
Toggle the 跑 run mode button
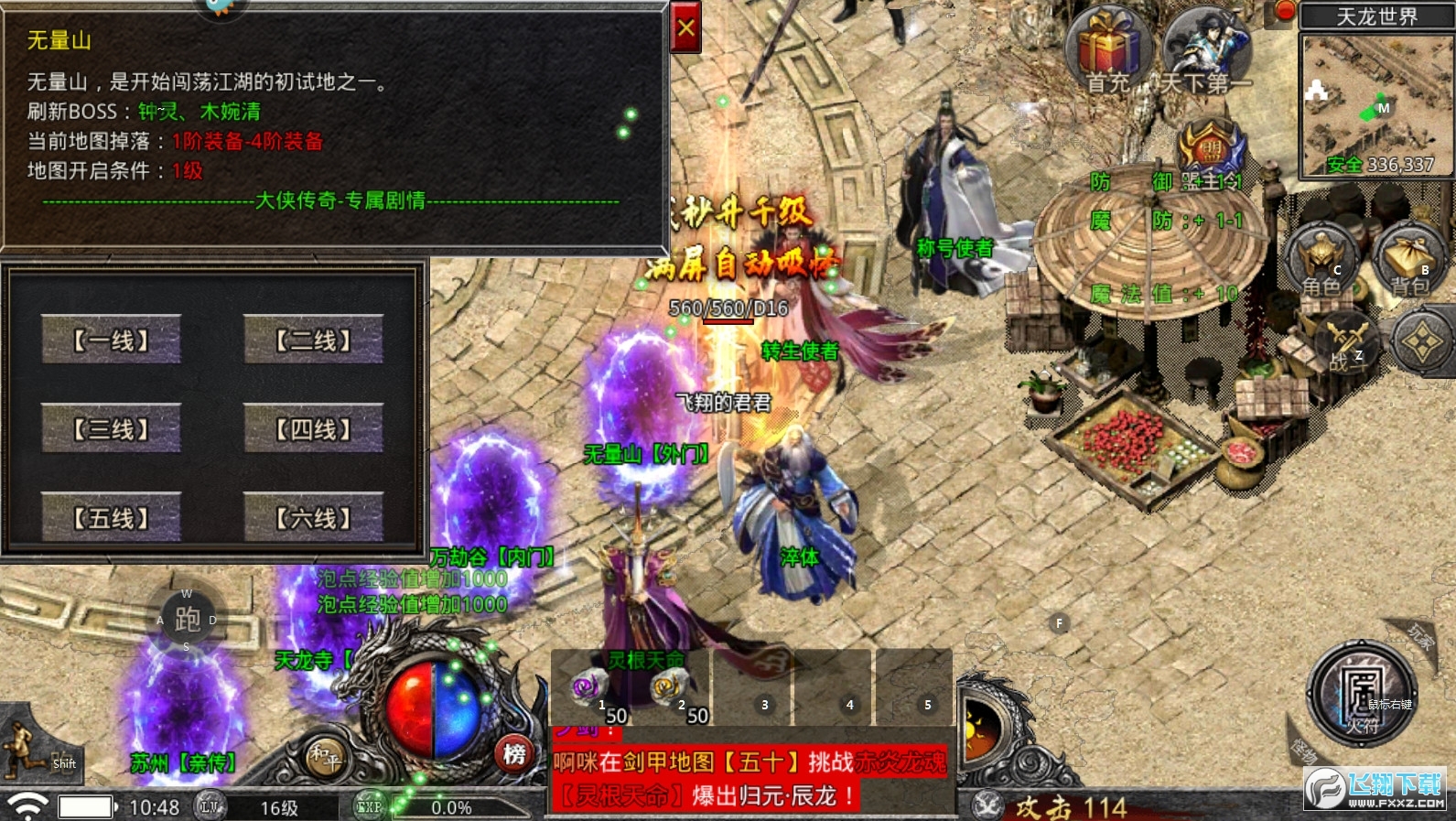click(x=188, y=620)
